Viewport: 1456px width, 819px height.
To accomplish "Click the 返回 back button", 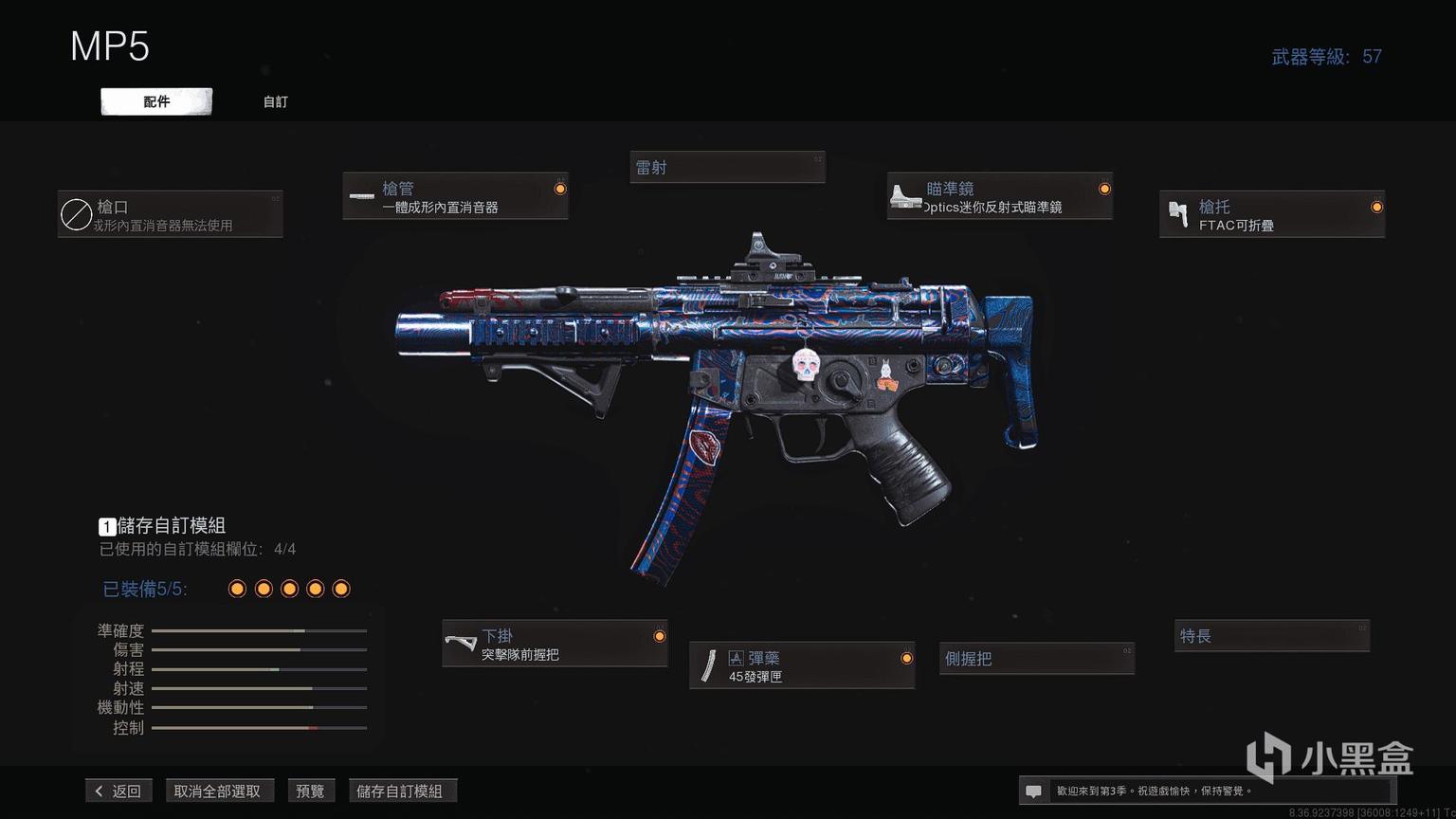I will click(x=119, y=791).
